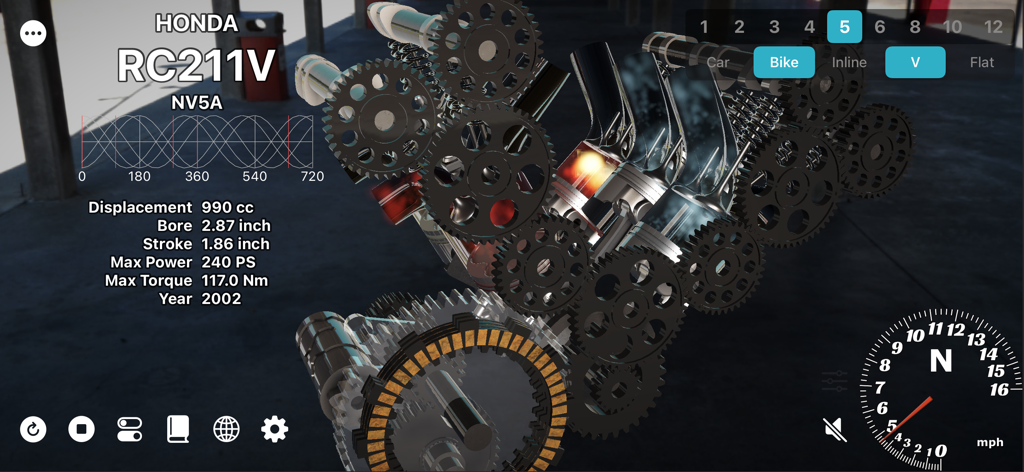This screenshot has width=1024, height=472.
Task: Unmute sound with the crossed speaker icon
Action: click(834, 430)
